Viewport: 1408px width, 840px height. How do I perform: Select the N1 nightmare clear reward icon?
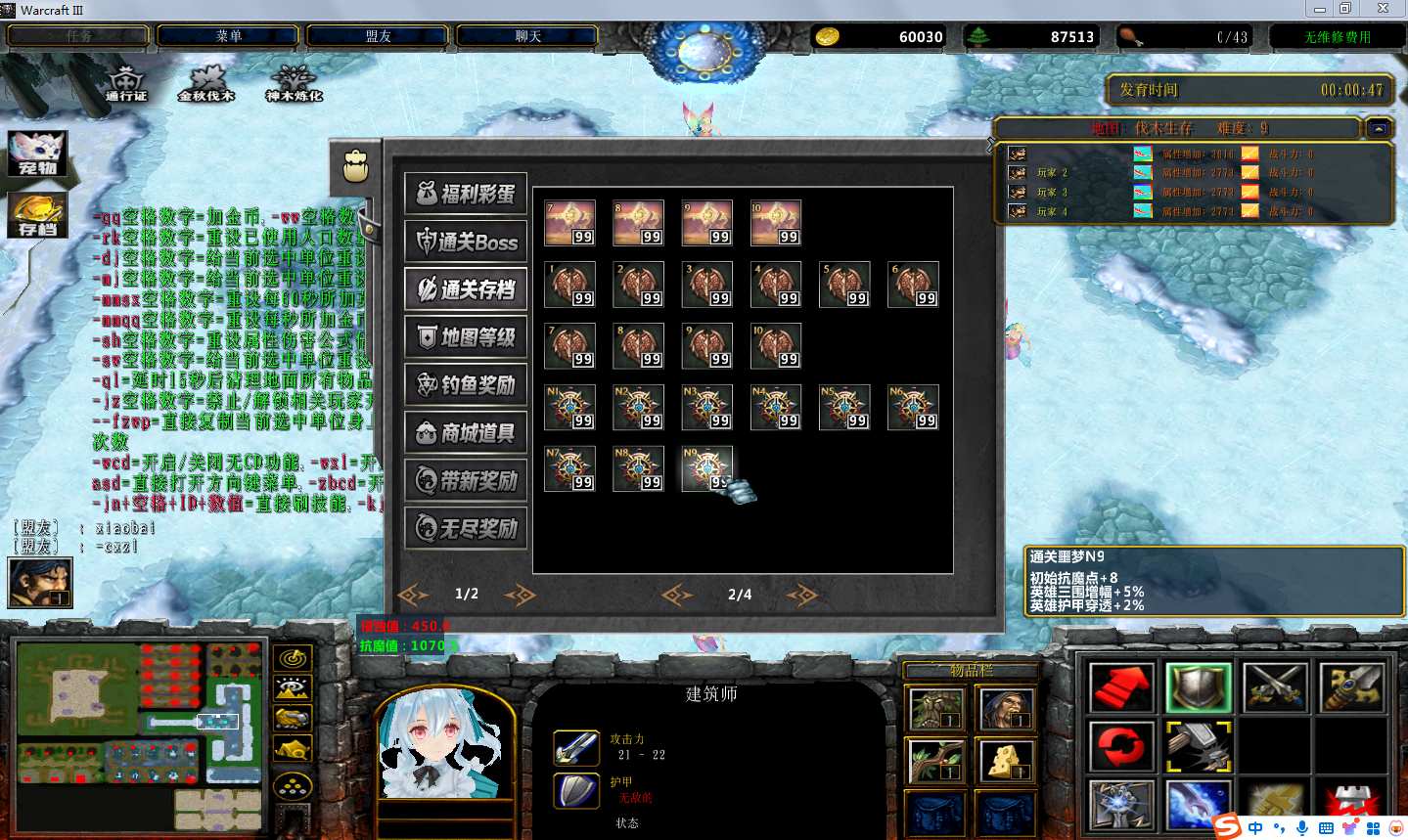[569, 407]
